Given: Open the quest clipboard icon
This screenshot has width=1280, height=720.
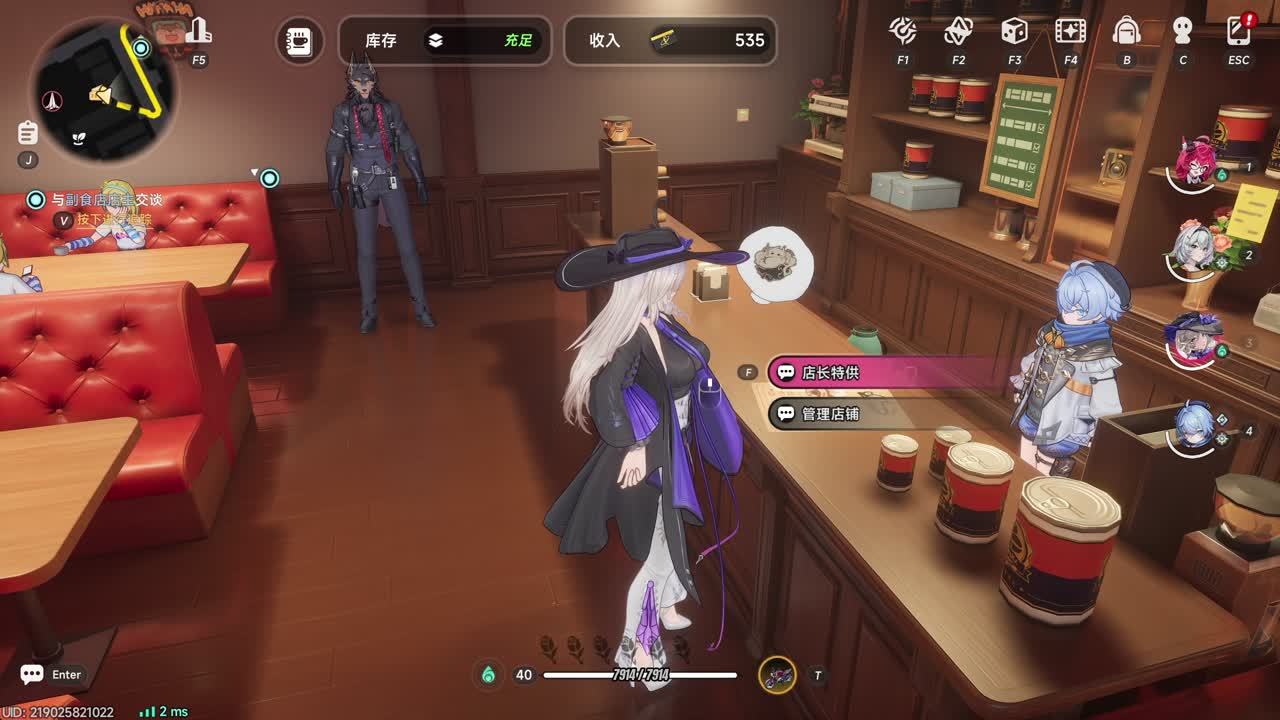Looking at the screenshot, I should coord(28,132).
